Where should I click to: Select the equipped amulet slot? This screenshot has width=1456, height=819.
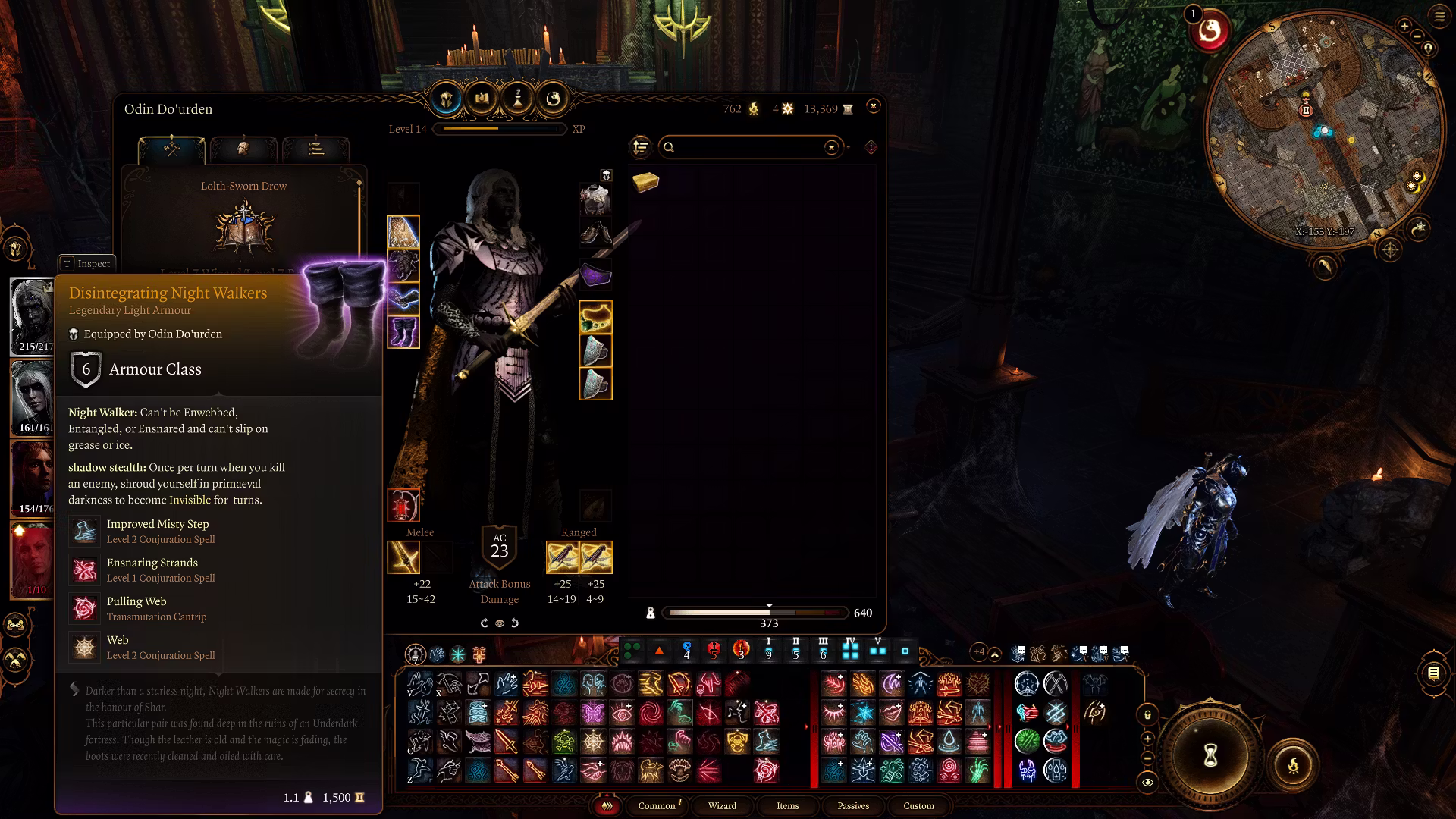(x=595, y=317)
